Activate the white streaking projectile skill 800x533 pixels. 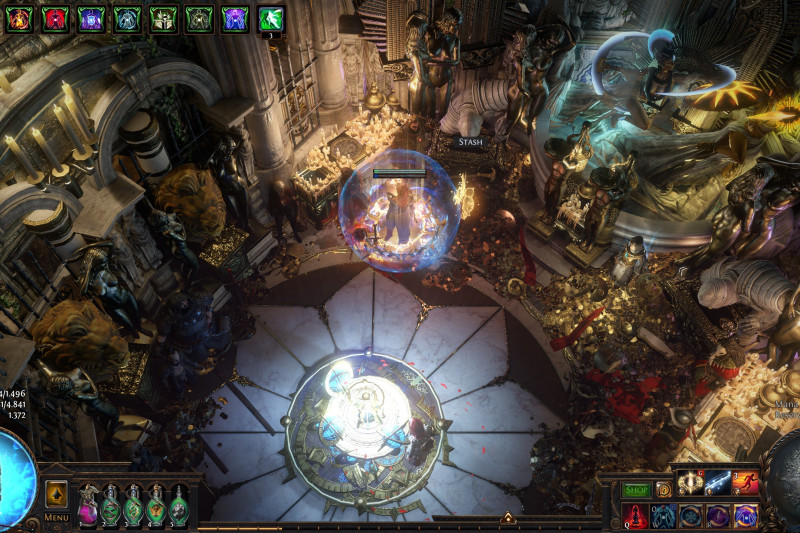point(717,483)
